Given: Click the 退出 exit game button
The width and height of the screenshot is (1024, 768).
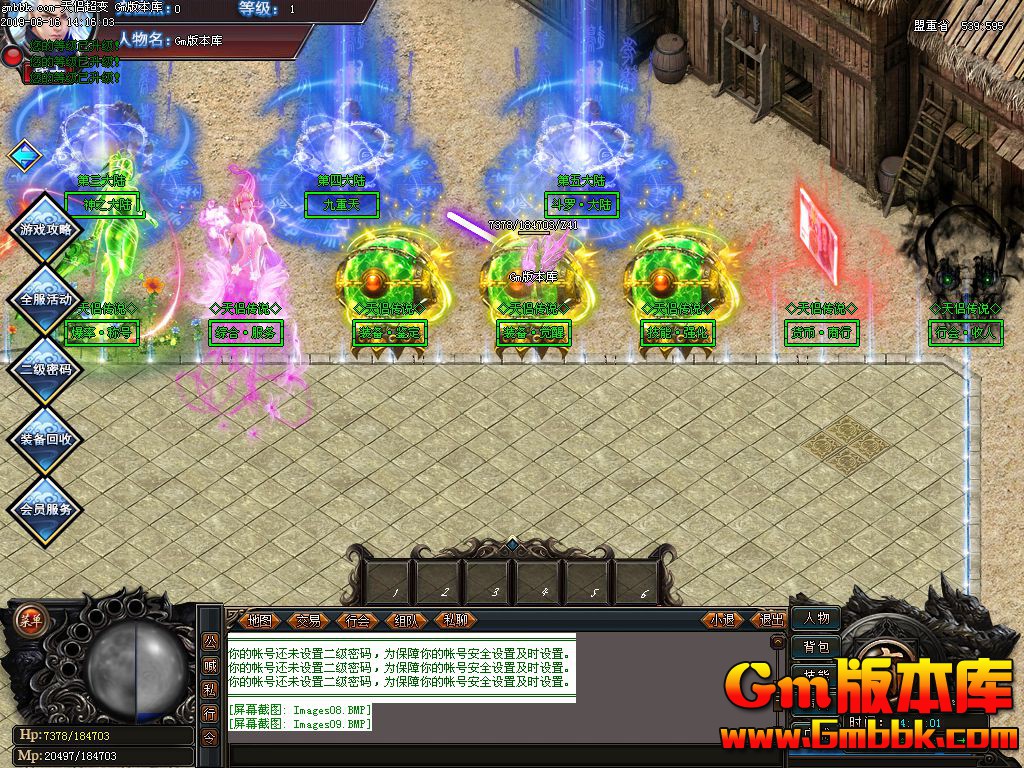Looking at the screenshot, I should (x=772, y=620).
